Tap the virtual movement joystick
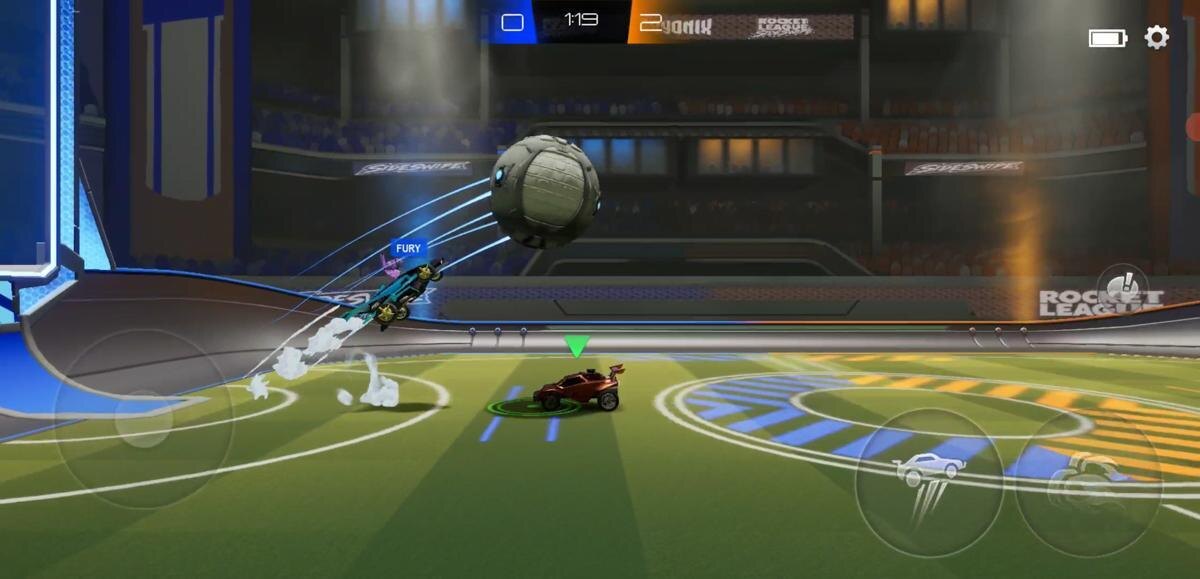This screenshot has width=1200, height=579. pos(144,419)
